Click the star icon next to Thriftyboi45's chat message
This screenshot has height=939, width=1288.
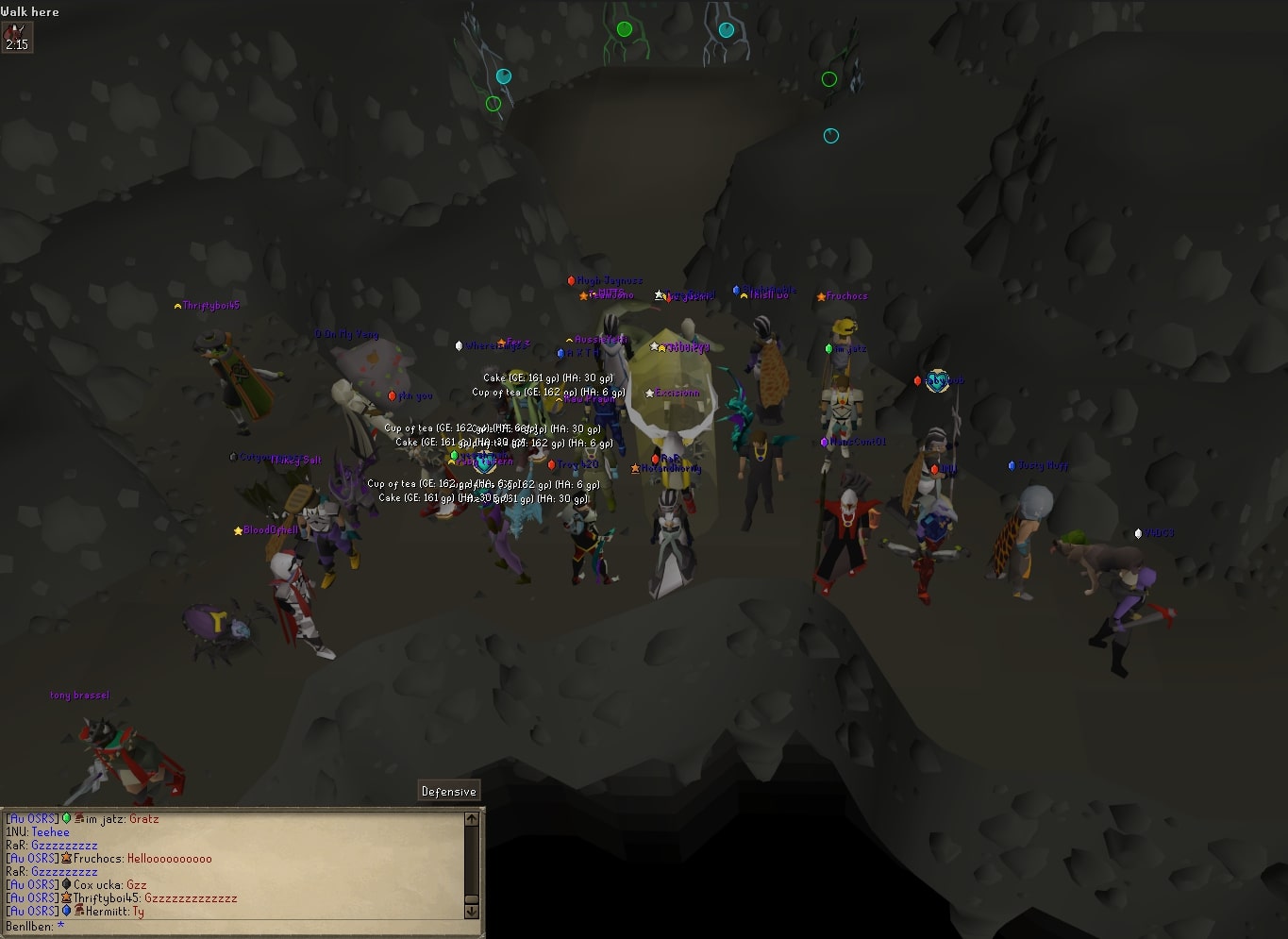pyautogui.click(x=67, y=898)
